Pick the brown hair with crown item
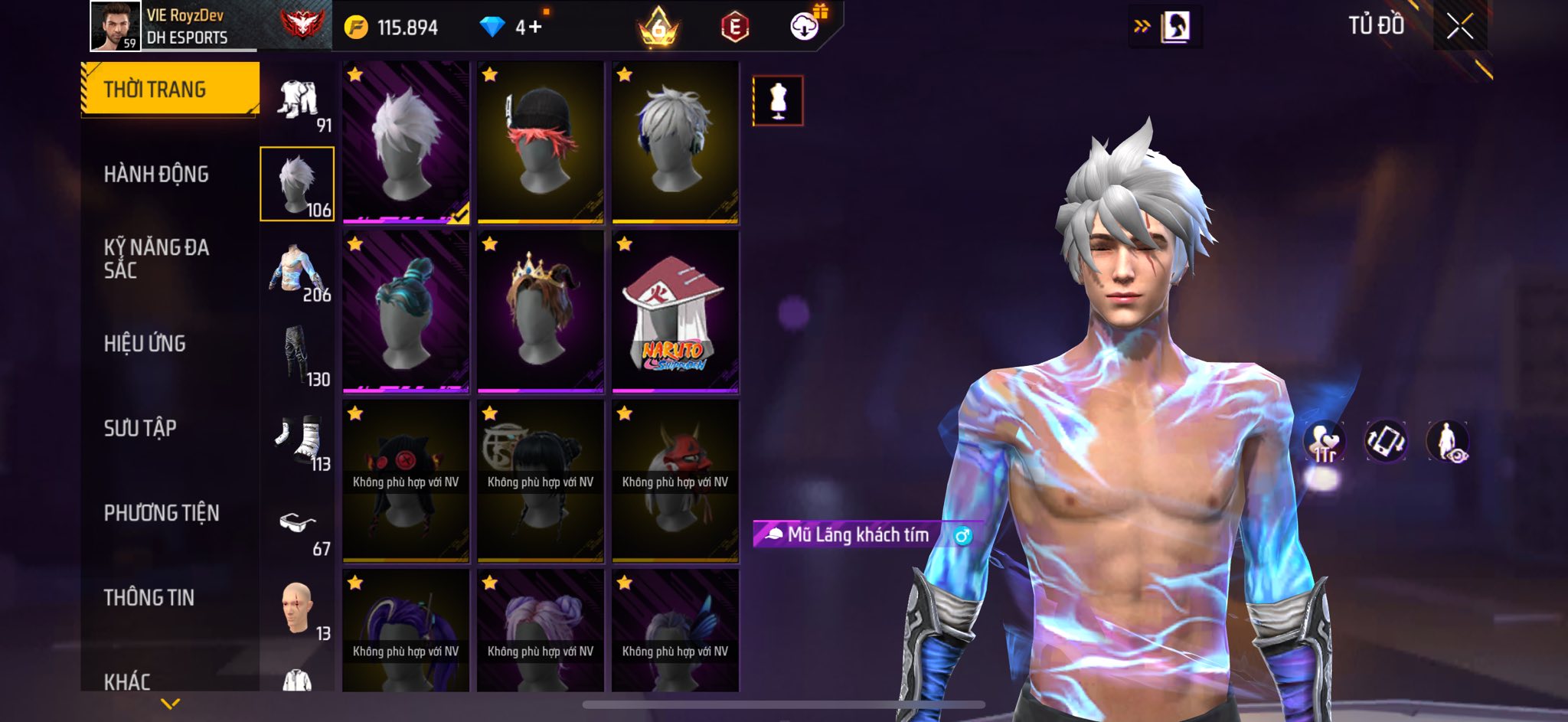The height and width of the screenshot is (722, 1568). coord(541,312)
